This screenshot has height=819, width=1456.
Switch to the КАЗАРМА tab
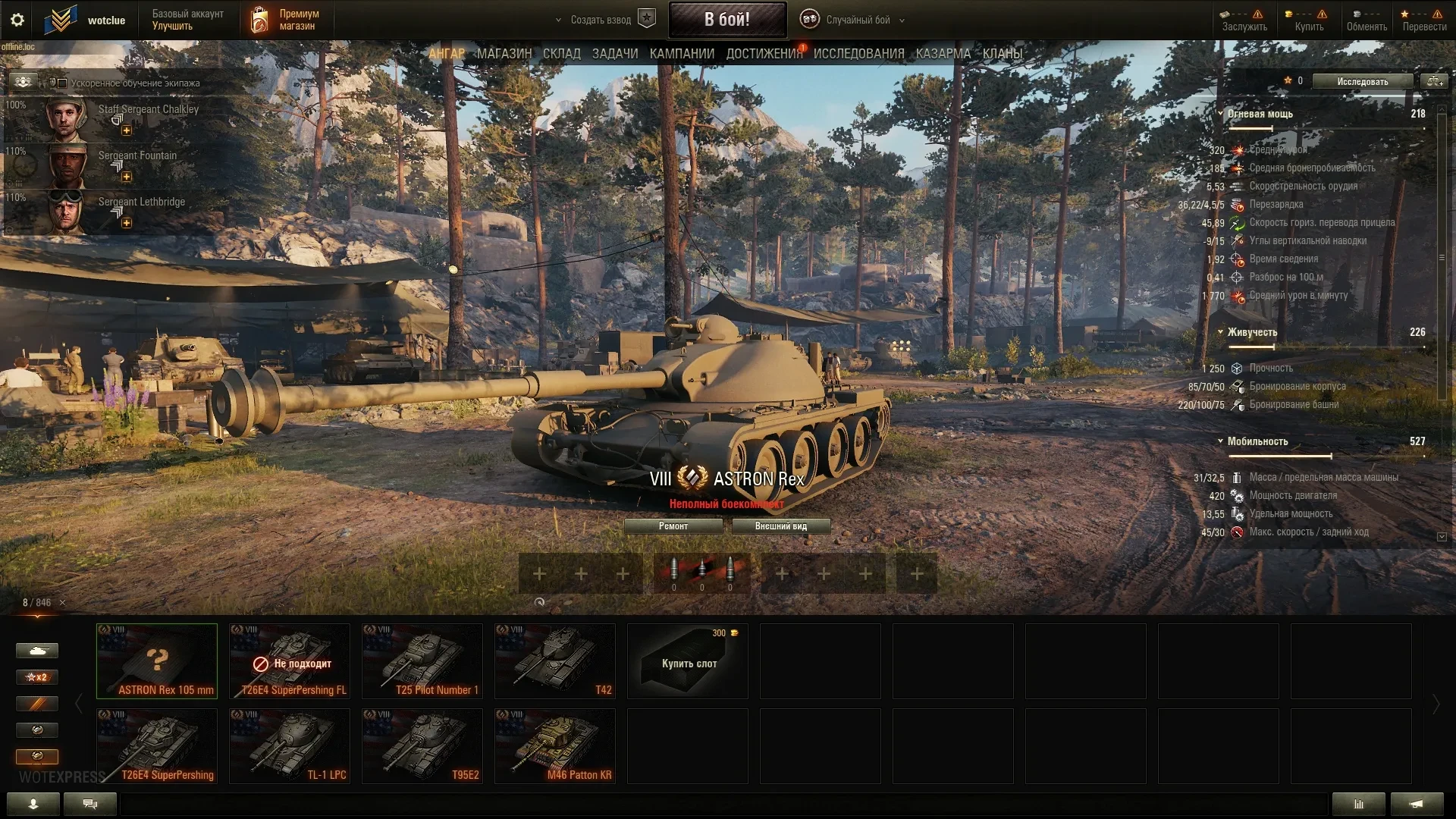[943, 54]
